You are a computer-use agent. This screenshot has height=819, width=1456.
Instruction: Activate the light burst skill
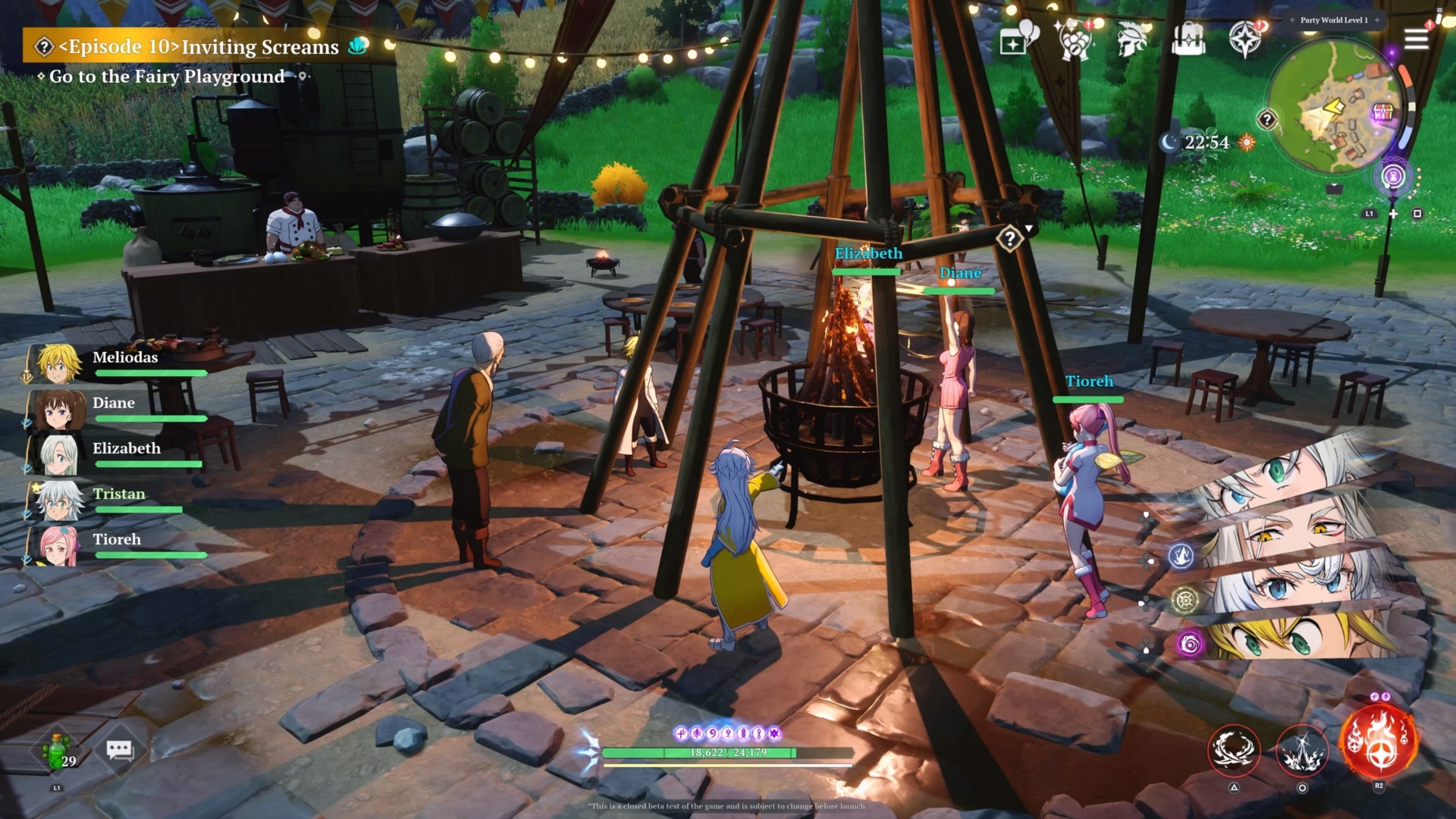tap(1302, 751)
